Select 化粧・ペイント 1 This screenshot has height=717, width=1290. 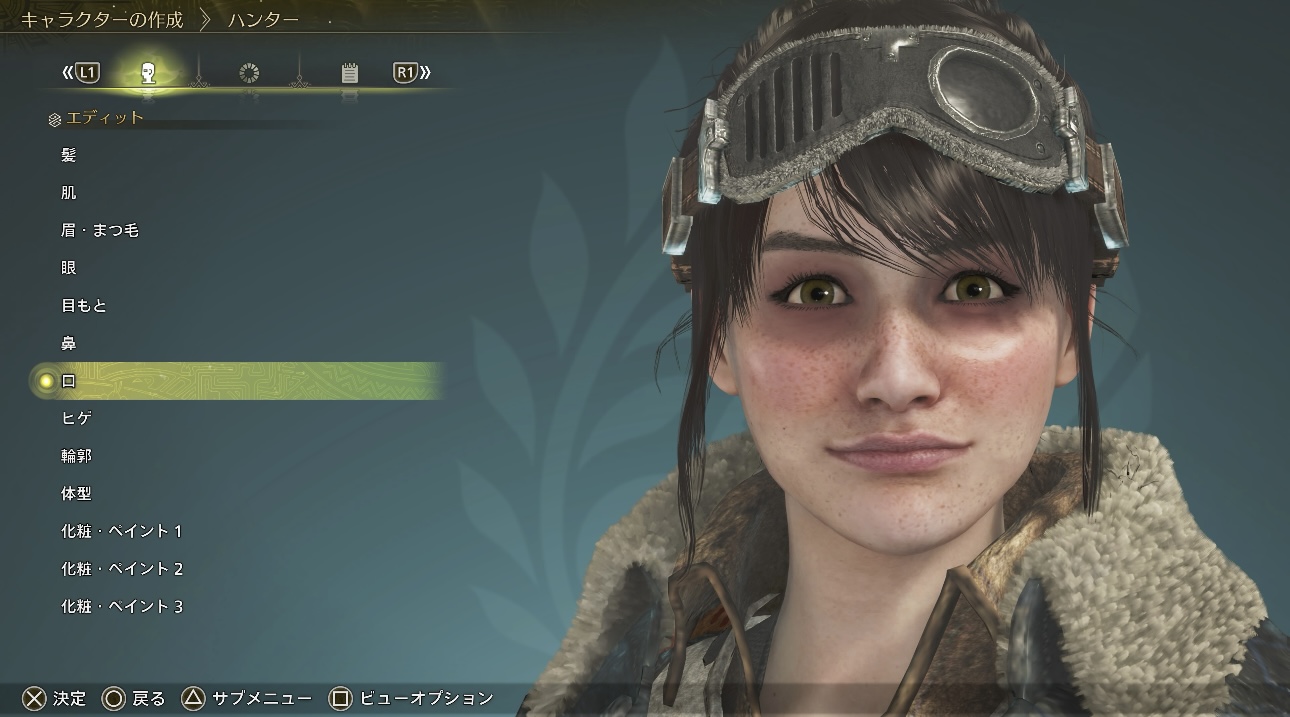(x=121, y=531)
